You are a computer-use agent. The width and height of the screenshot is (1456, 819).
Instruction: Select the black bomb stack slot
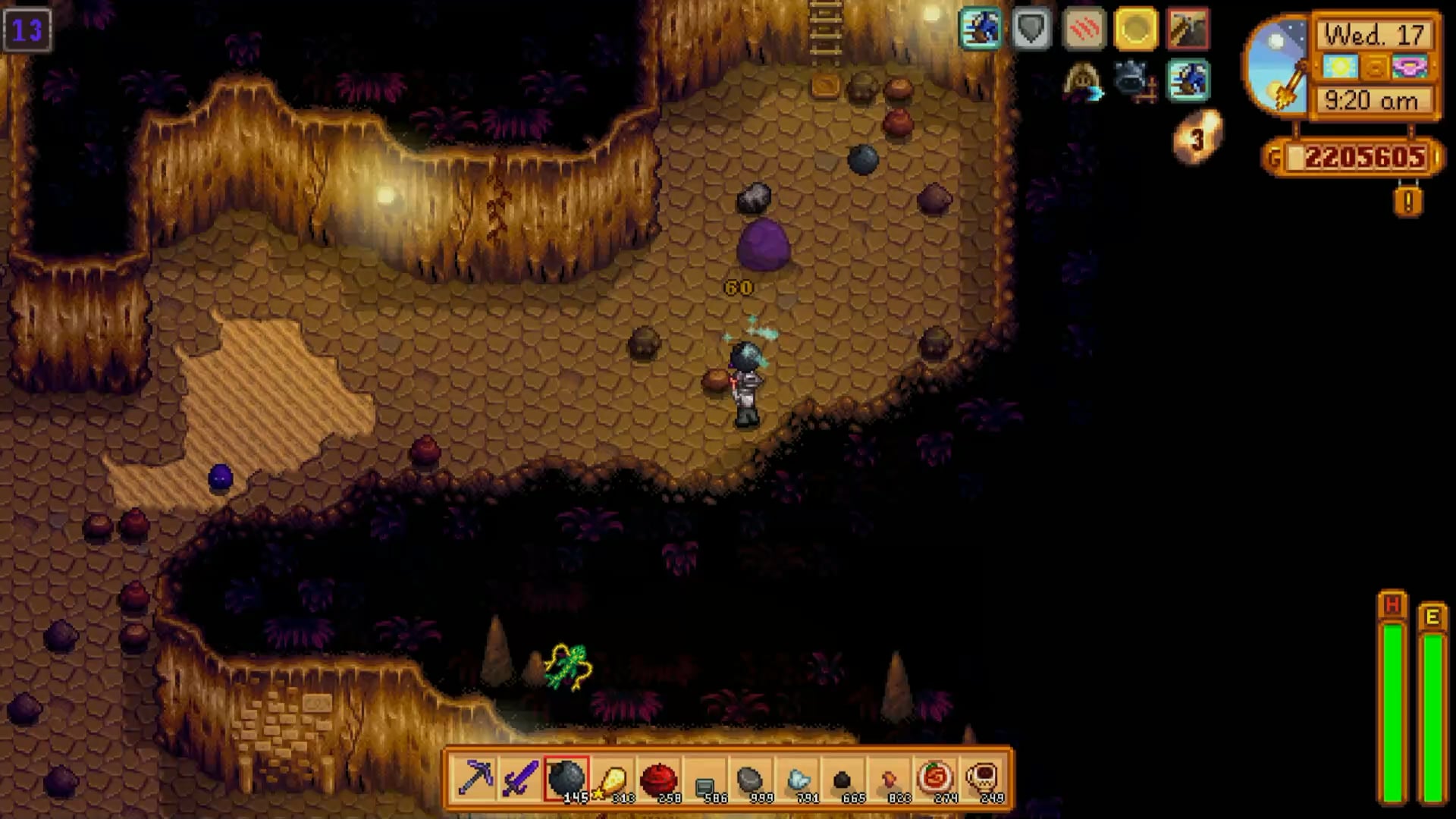566,778
